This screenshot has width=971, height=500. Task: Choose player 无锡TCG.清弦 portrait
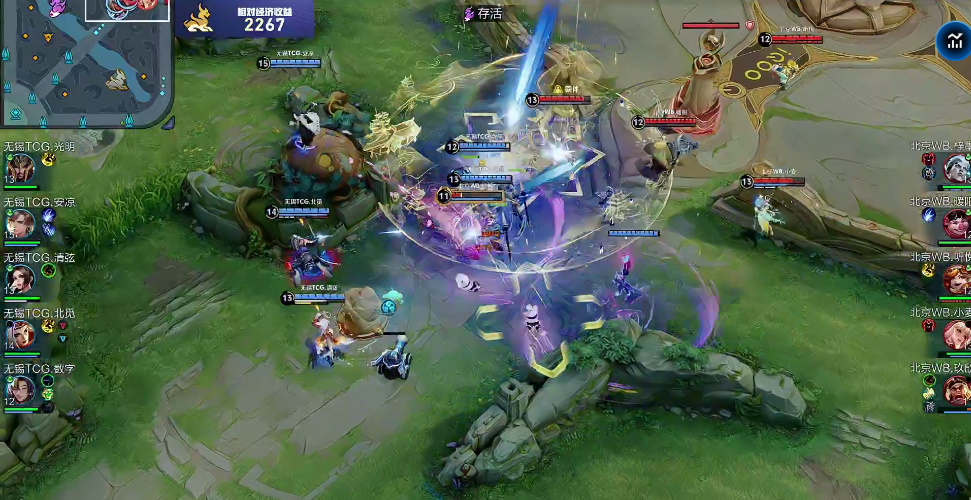(19, 279)
